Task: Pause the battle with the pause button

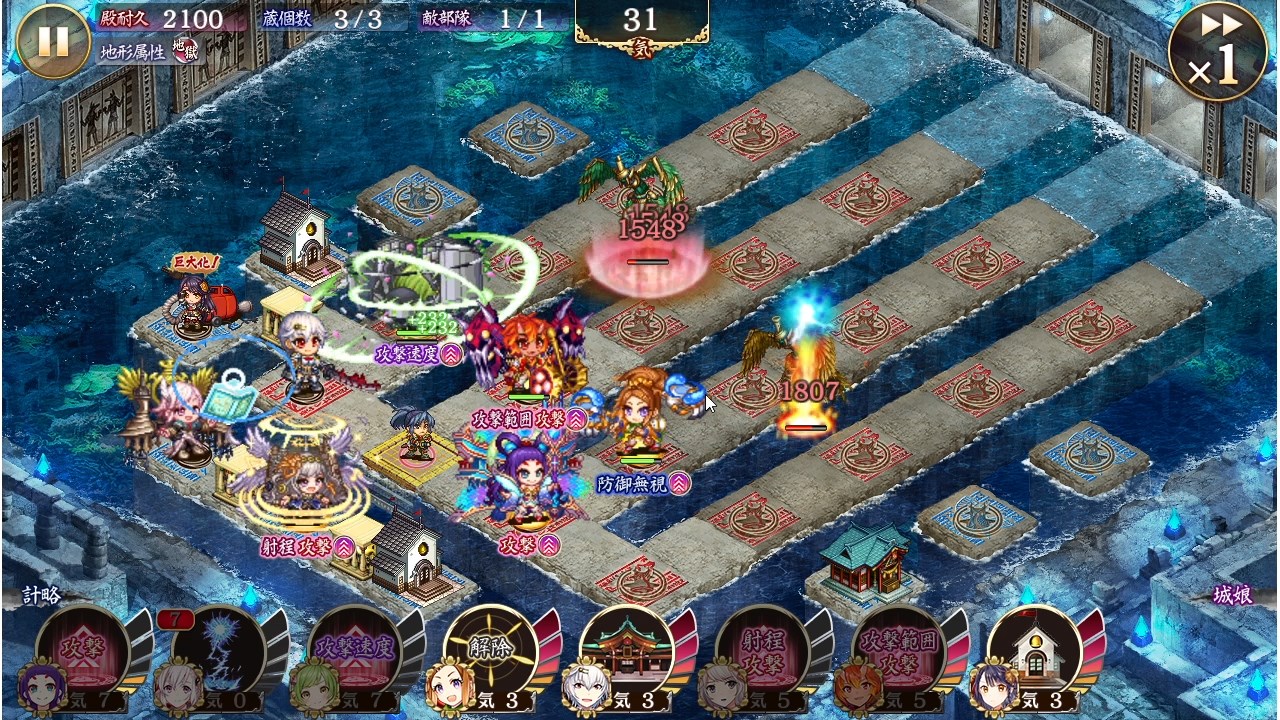Action: 53,42
